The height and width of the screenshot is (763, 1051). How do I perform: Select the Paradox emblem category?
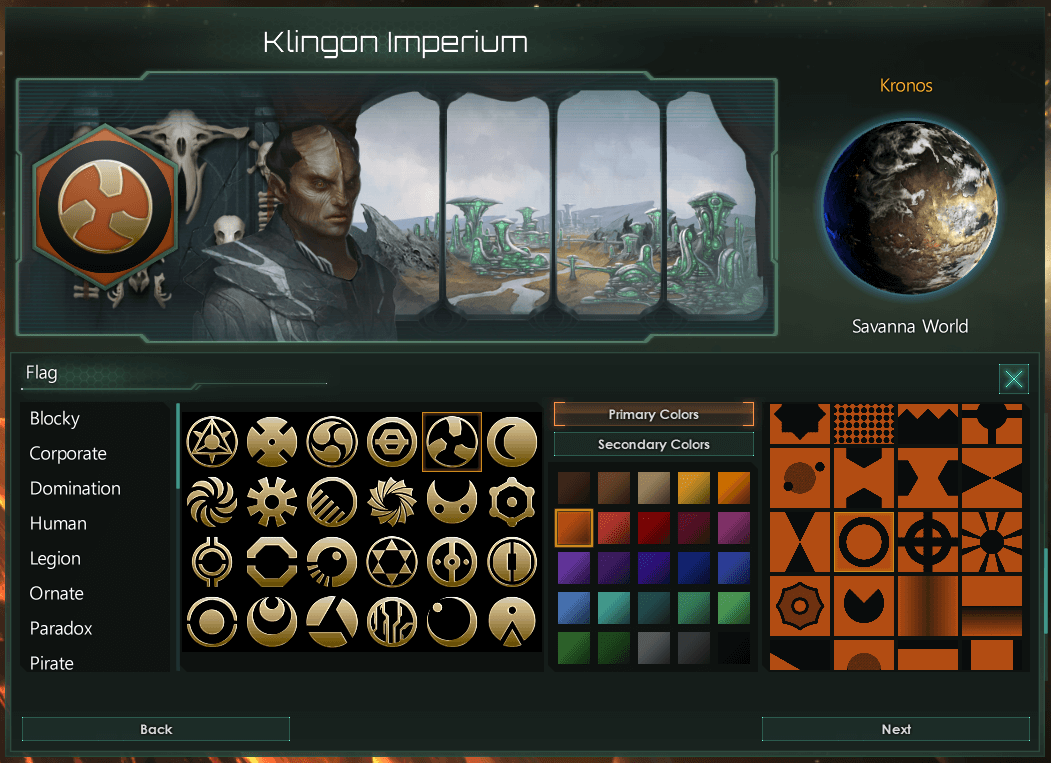[61, 629]
